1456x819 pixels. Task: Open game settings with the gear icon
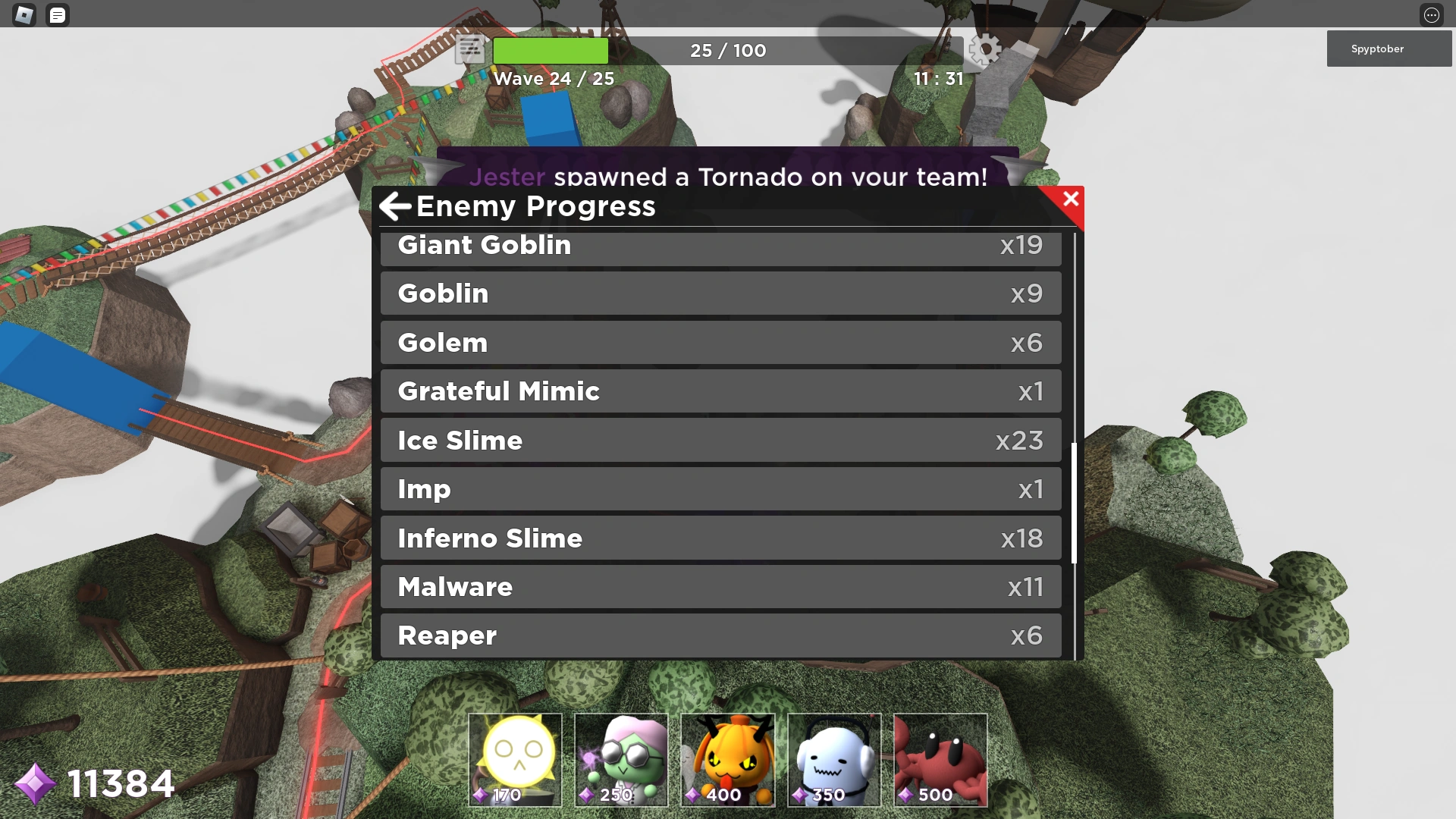987,49
